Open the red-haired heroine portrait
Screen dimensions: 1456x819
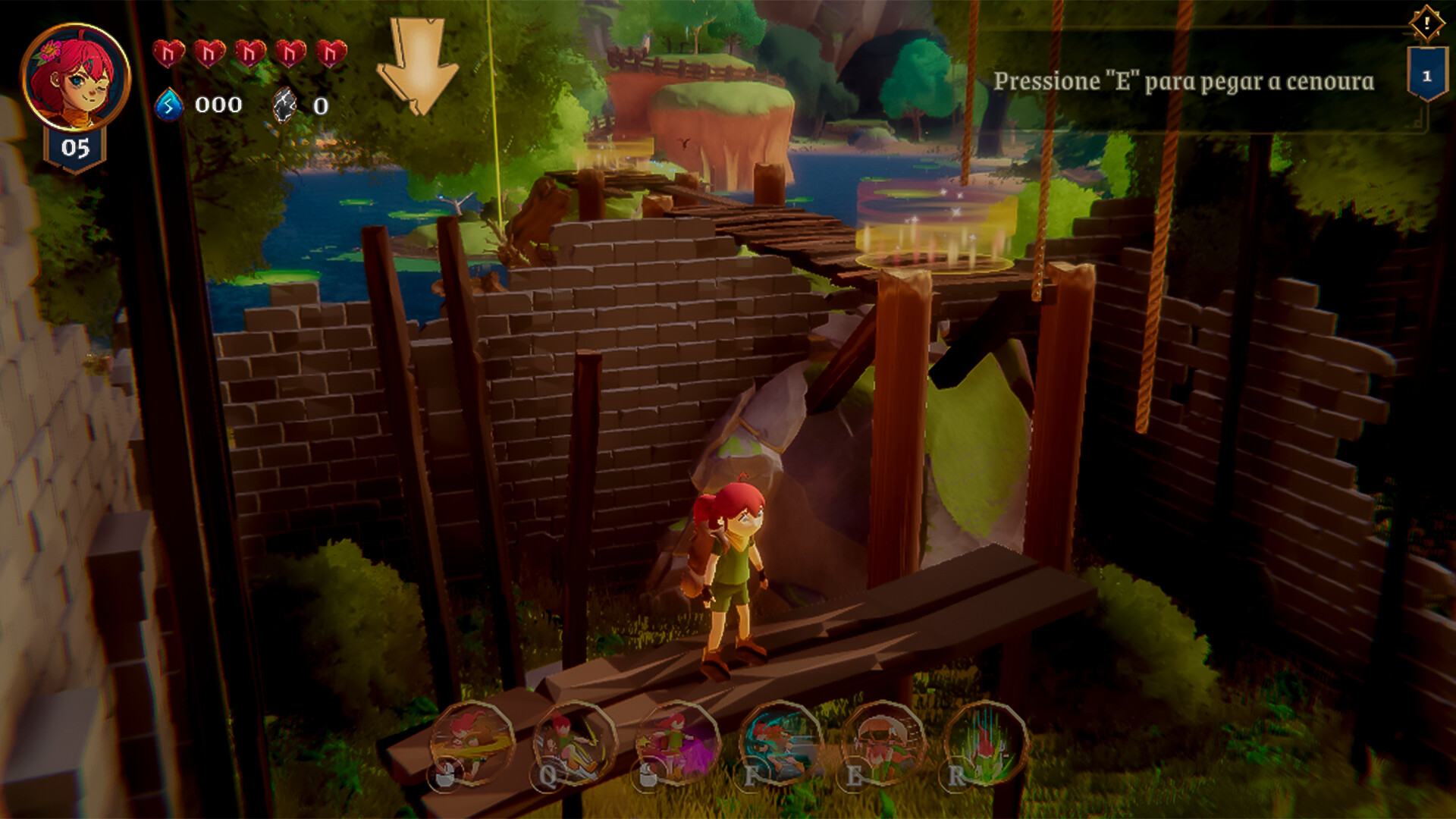click(x=74, y=77)
